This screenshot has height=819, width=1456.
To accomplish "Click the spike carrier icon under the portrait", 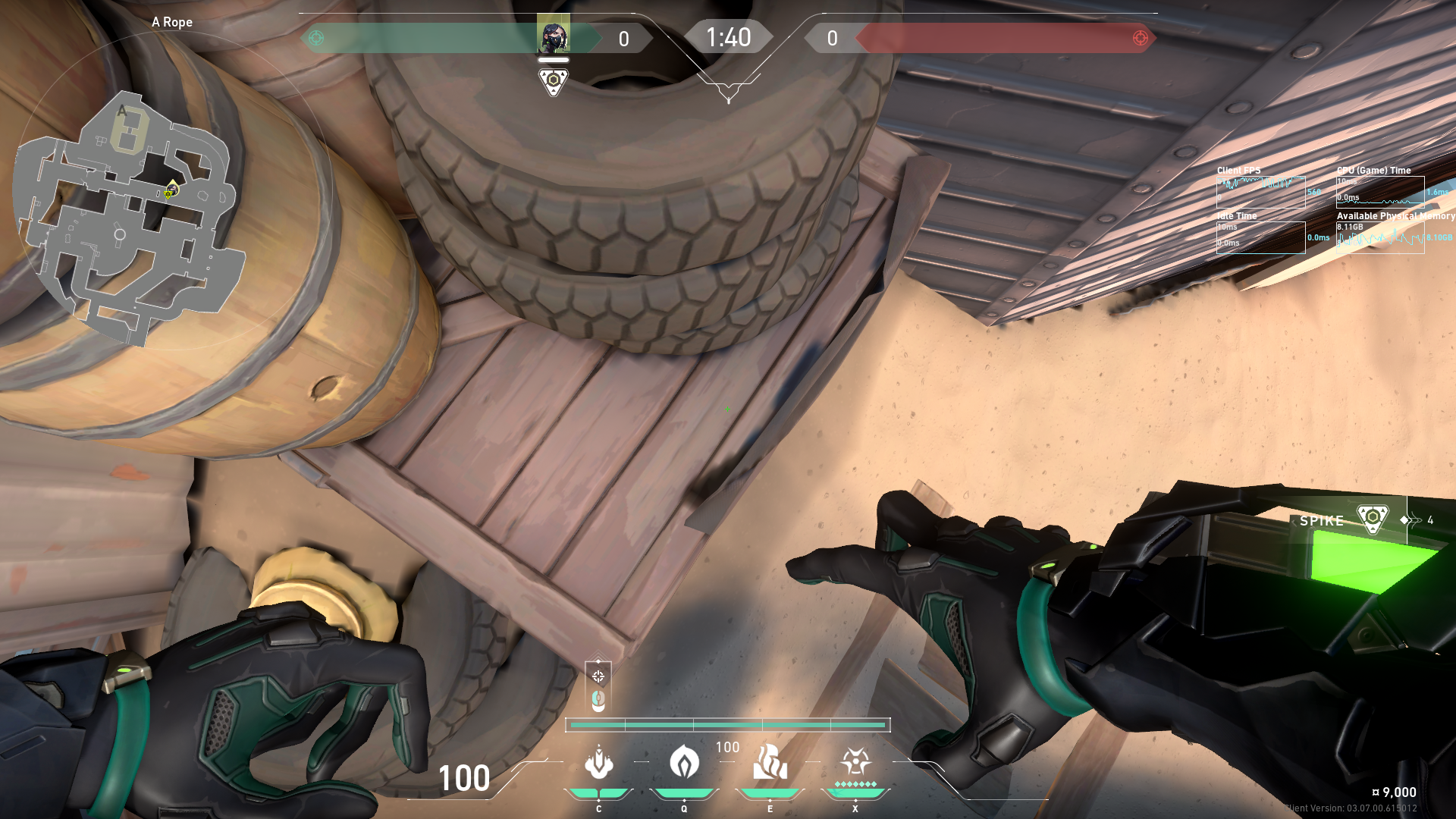I will 554,80.
